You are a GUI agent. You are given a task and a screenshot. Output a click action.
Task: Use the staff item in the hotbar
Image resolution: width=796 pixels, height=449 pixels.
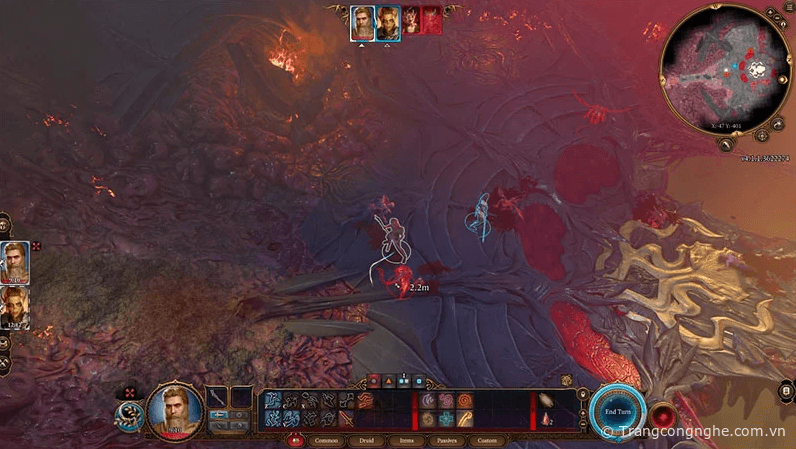click(x=465, y=420)
